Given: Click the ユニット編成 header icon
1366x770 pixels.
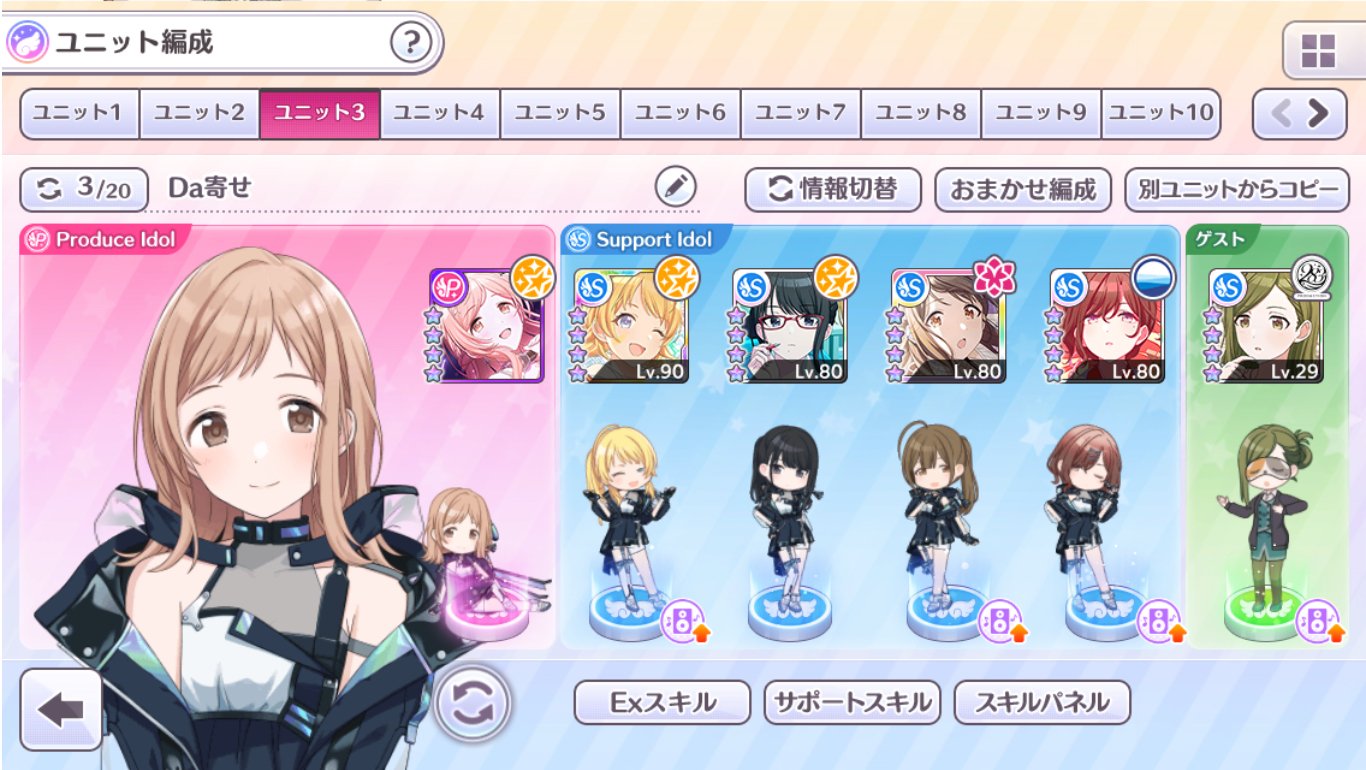Looking at the screenshot, I should (x=30, y=40).
